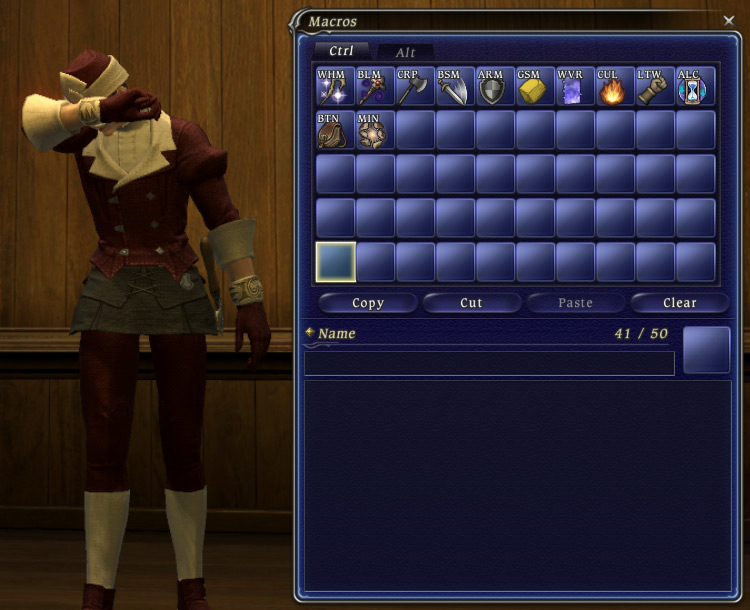Switch to the Ctrl macro tab
Viewport: 750px width, 610px height.
pos(341,51)
